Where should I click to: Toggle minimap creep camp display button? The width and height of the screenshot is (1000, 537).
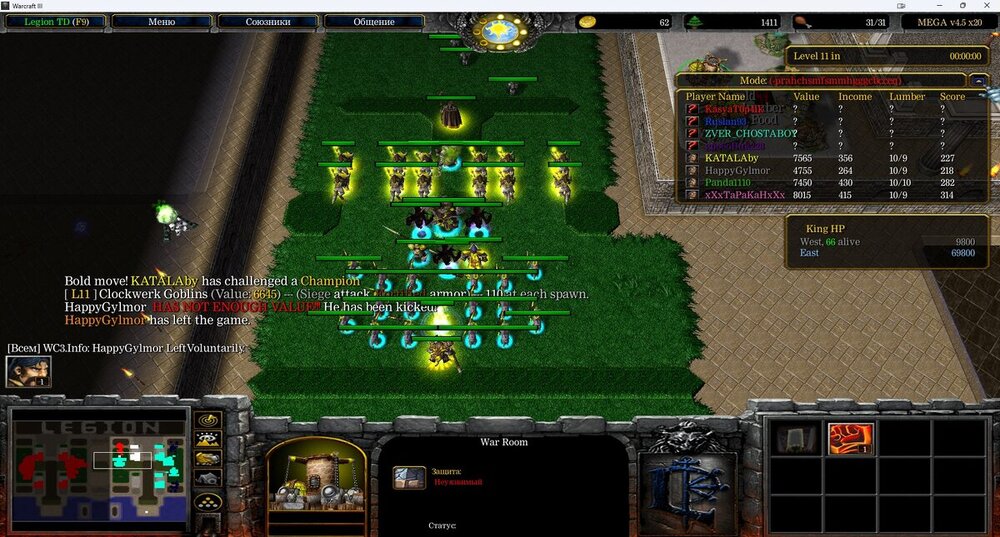(x=208, y=479)
